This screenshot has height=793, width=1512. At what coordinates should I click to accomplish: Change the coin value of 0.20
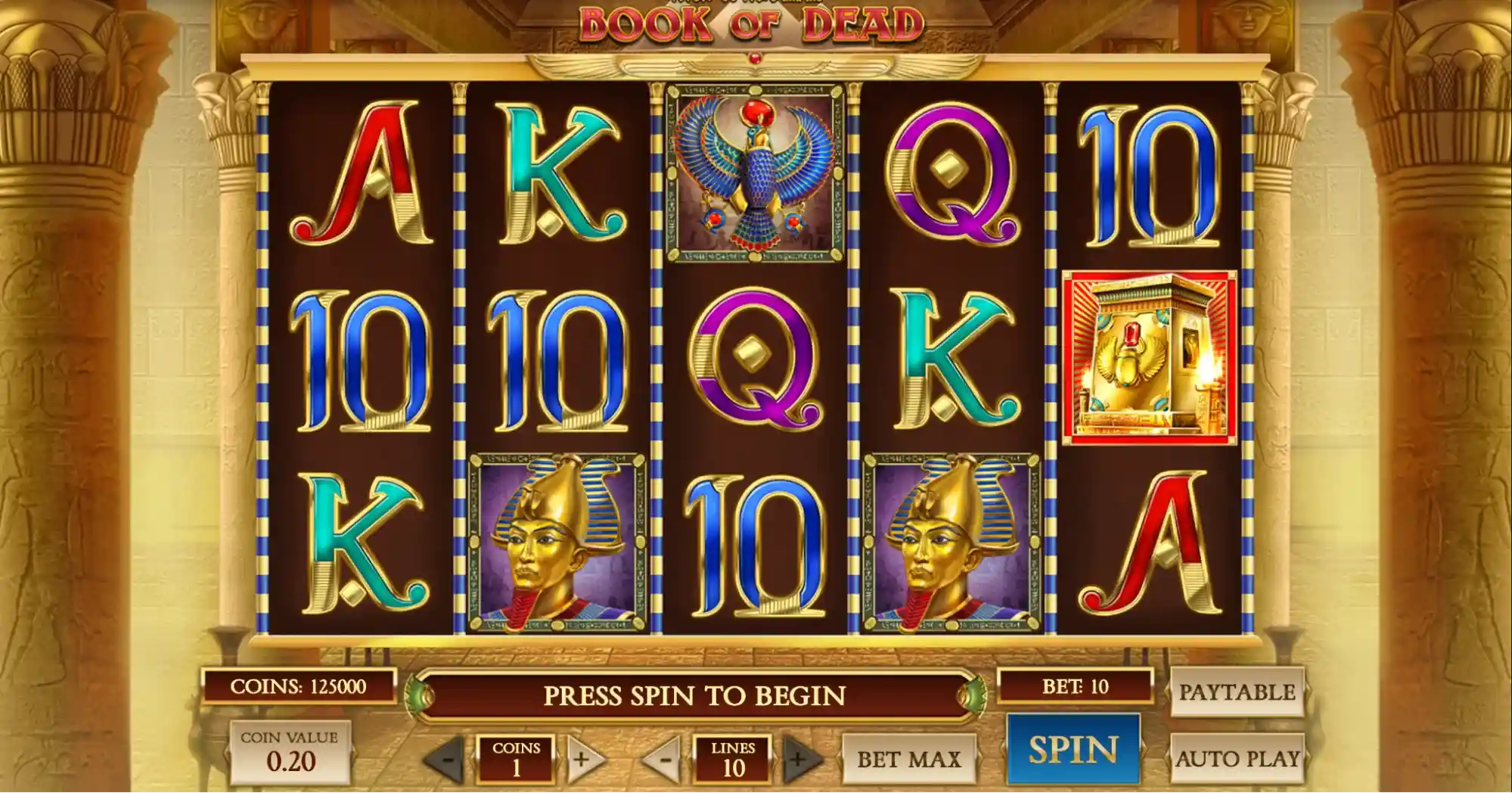[290, 752]
